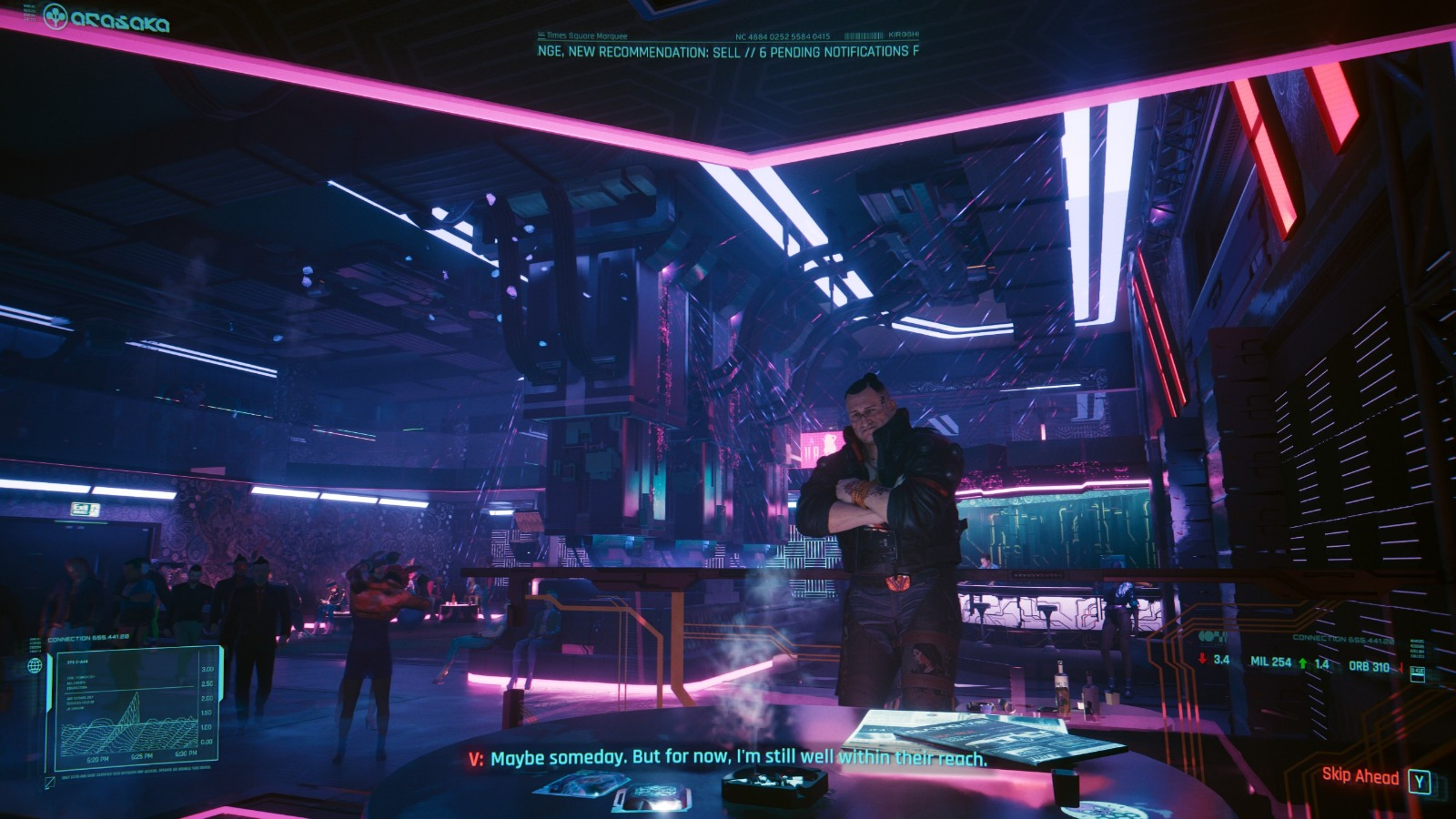This screenshot has width=1456, height=819.
Task: Click the ORB 310 stock ticker entry
Action: coord(1369,666)
